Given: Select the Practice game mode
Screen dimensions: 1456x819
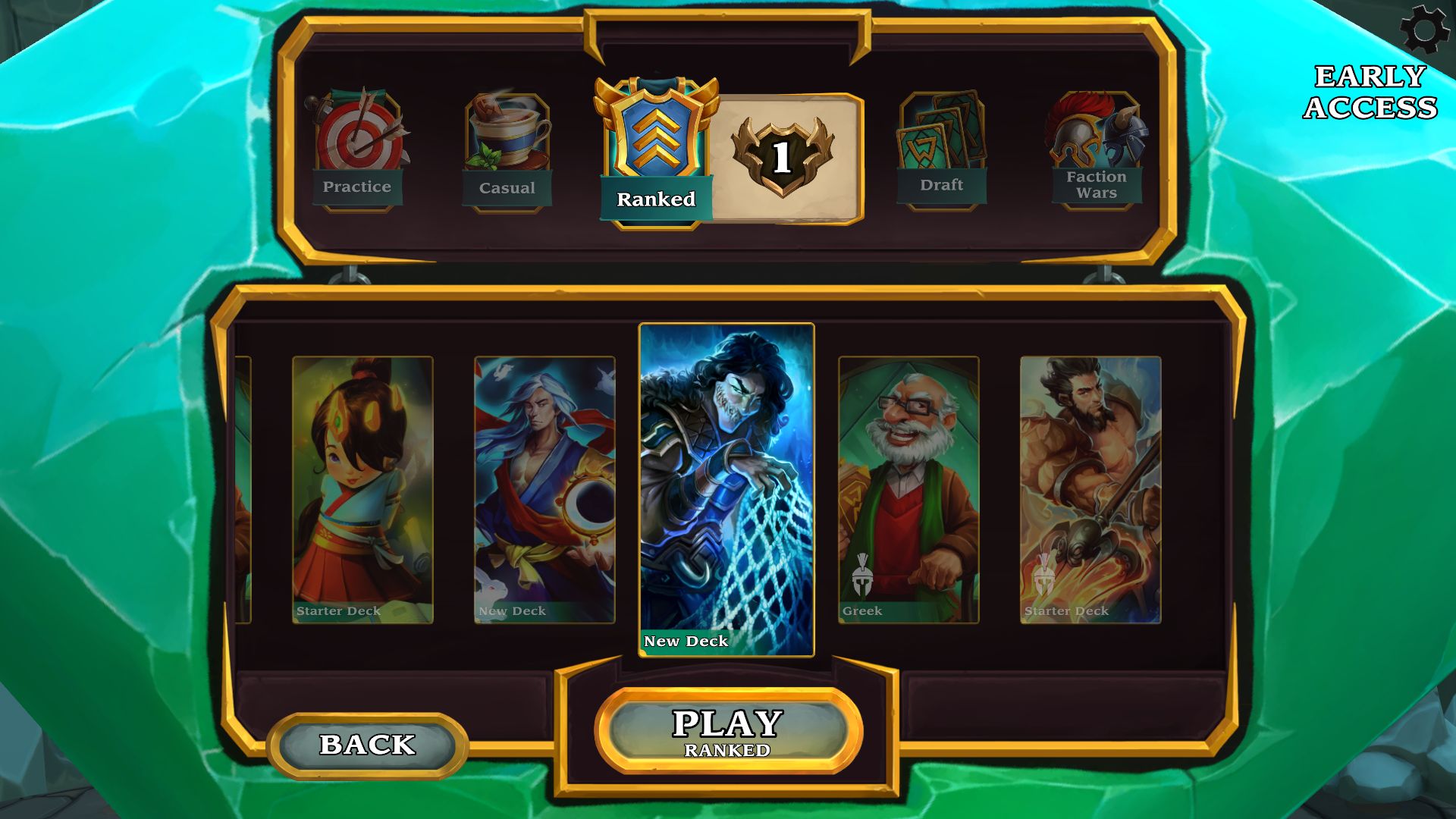Looking at the screenshot, I should tap(357, 150).
